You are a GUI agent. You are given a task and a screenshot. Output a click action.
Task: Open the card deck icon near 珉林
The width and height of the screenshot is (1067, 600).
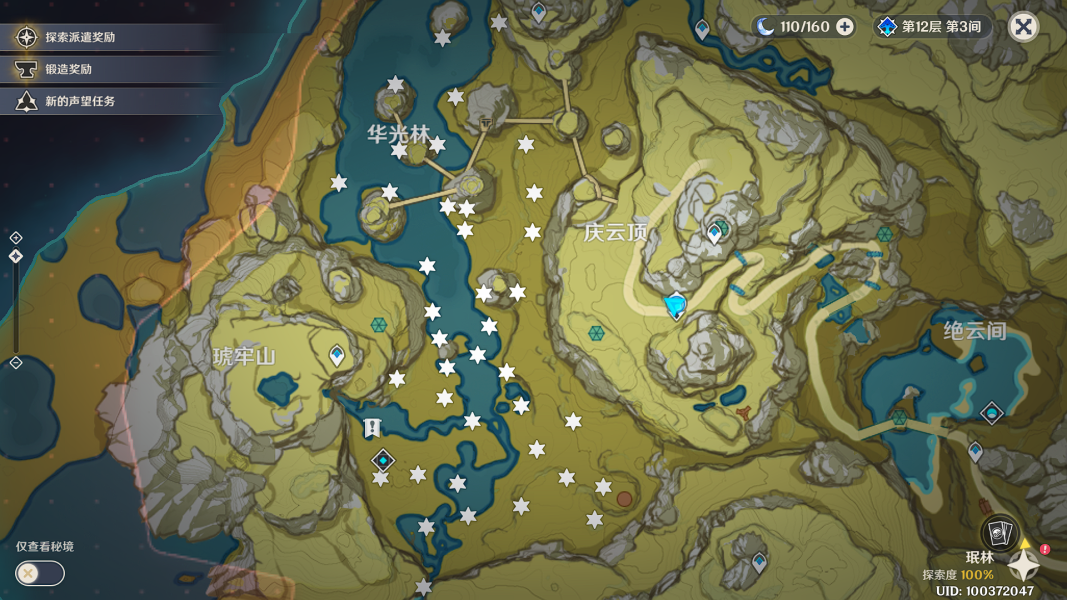click(x=997, y=533)
